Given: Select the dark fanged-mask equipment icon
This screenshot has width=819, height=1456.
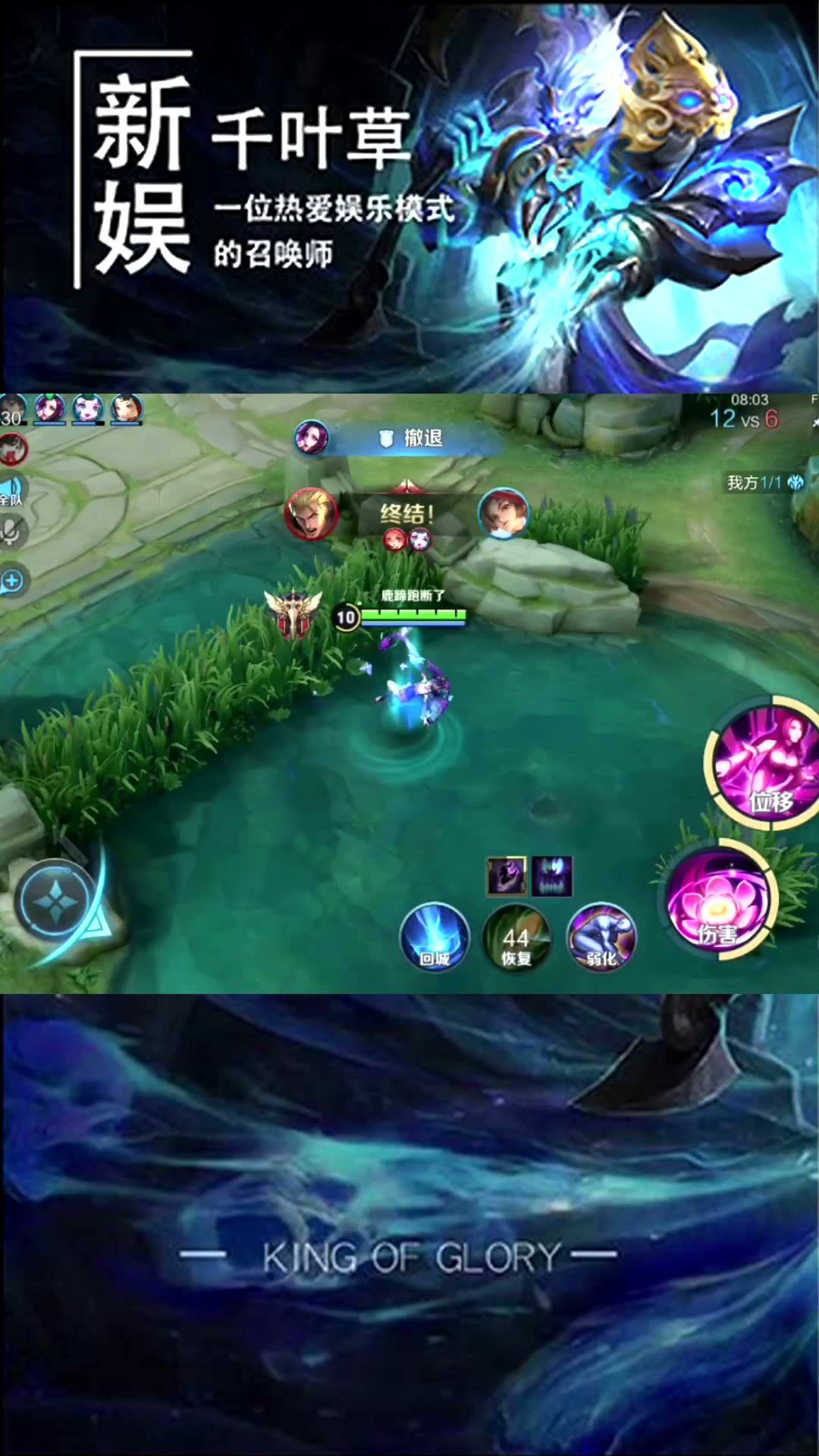Looking at the screenshot, I should (552, 877).
